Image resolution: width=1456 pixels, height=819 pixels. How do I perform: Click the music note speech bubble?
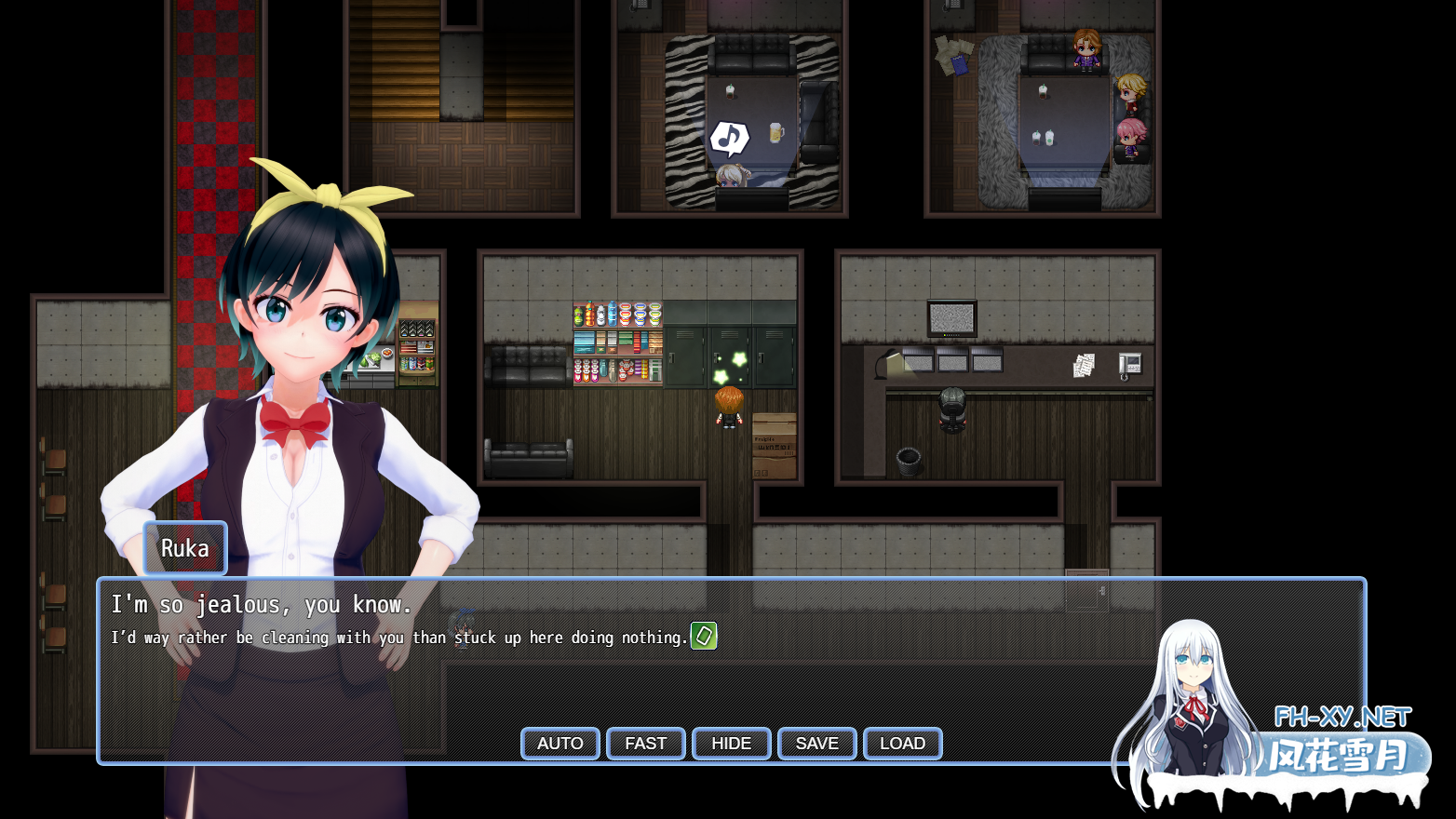coord(728,138)
